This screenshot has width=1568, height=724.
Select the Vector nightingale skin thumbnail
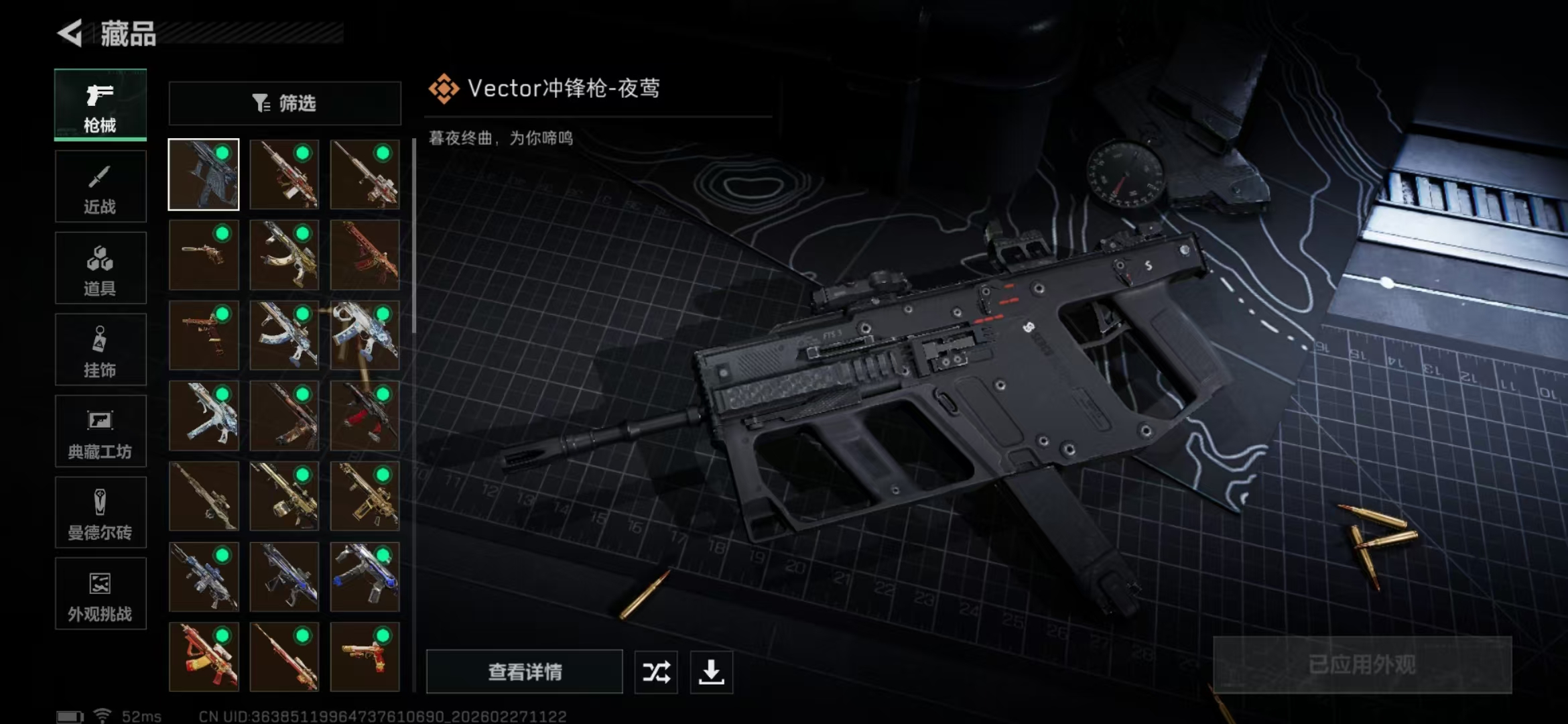[203, 174]
